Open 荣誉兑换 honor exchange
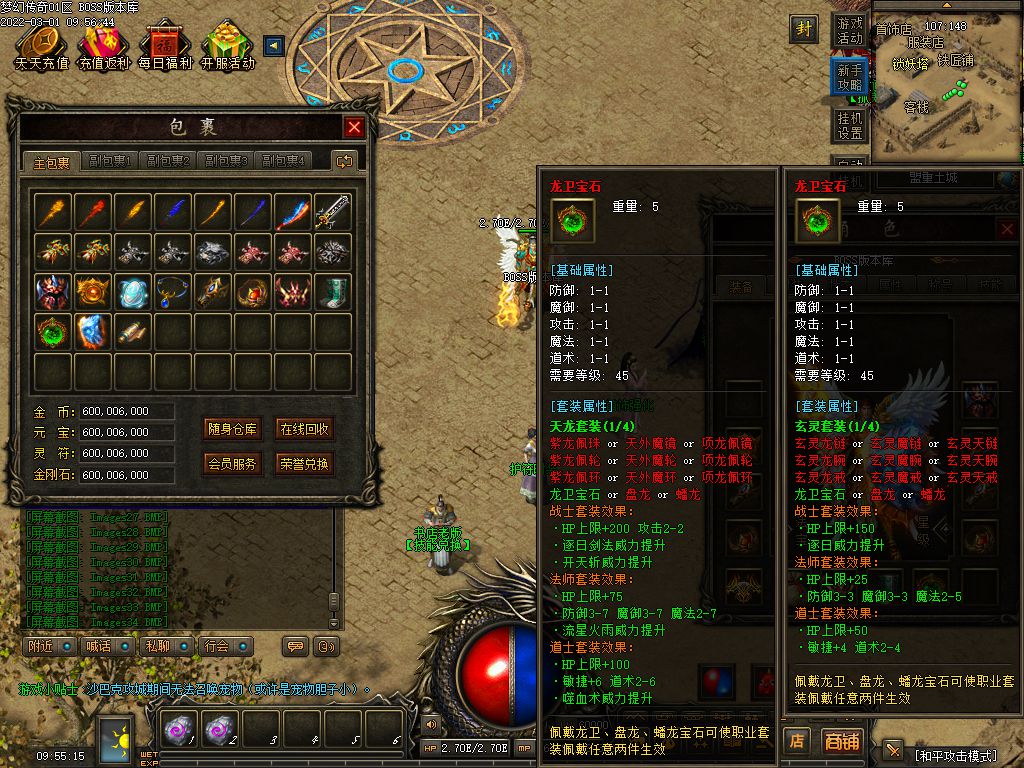The image size is (1024, 768). (304, 464)
